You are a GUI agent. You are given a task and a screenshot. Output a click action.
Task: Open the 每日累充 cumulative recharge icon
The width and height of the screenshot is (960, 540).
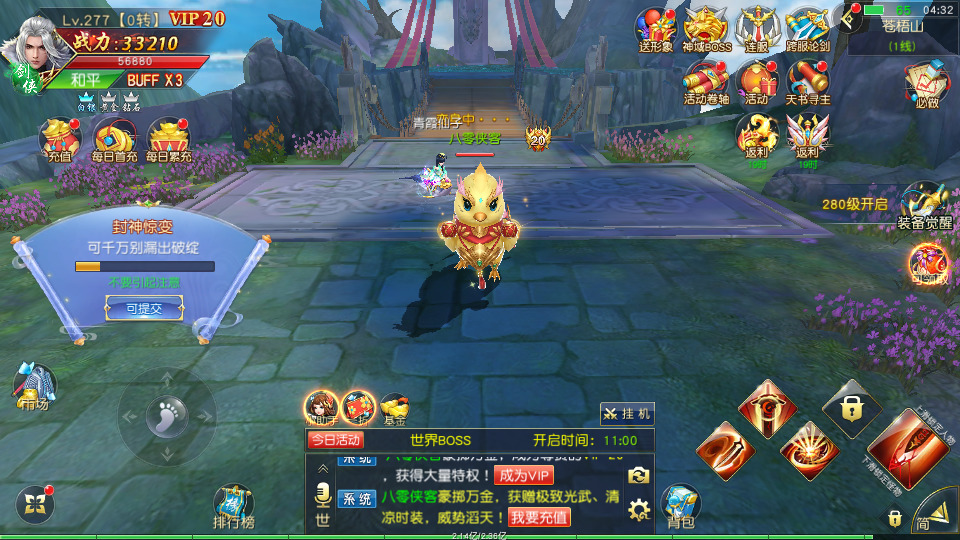coord(168,140)
